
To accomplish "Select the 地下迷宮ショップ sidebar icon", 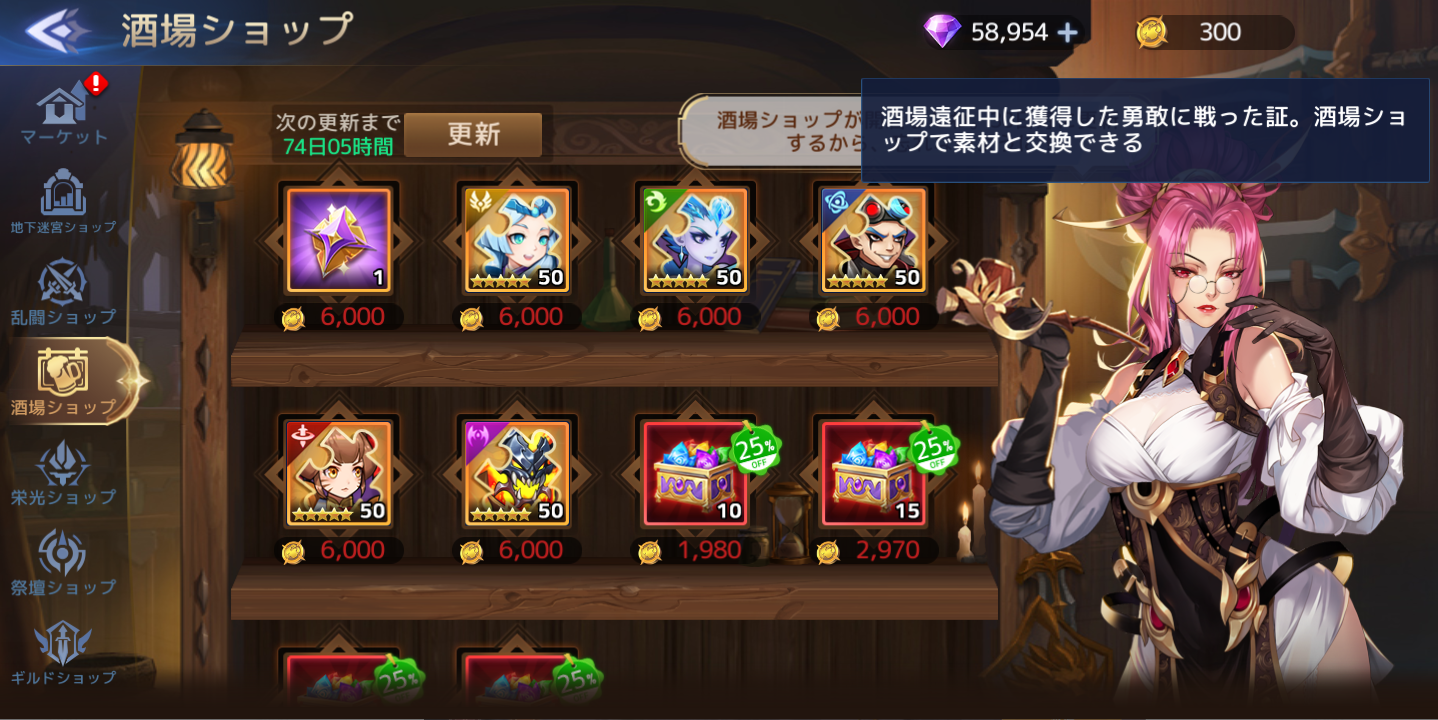I will tap(62, 190).
